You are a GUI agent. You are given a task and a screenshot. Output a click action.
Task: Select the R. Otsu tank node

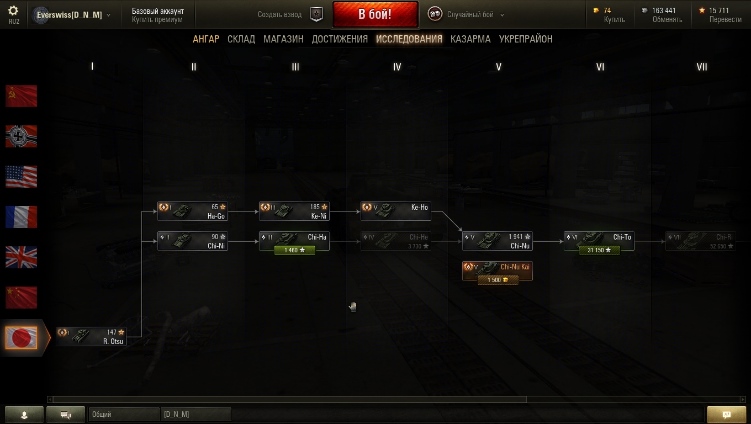(91, 335)
